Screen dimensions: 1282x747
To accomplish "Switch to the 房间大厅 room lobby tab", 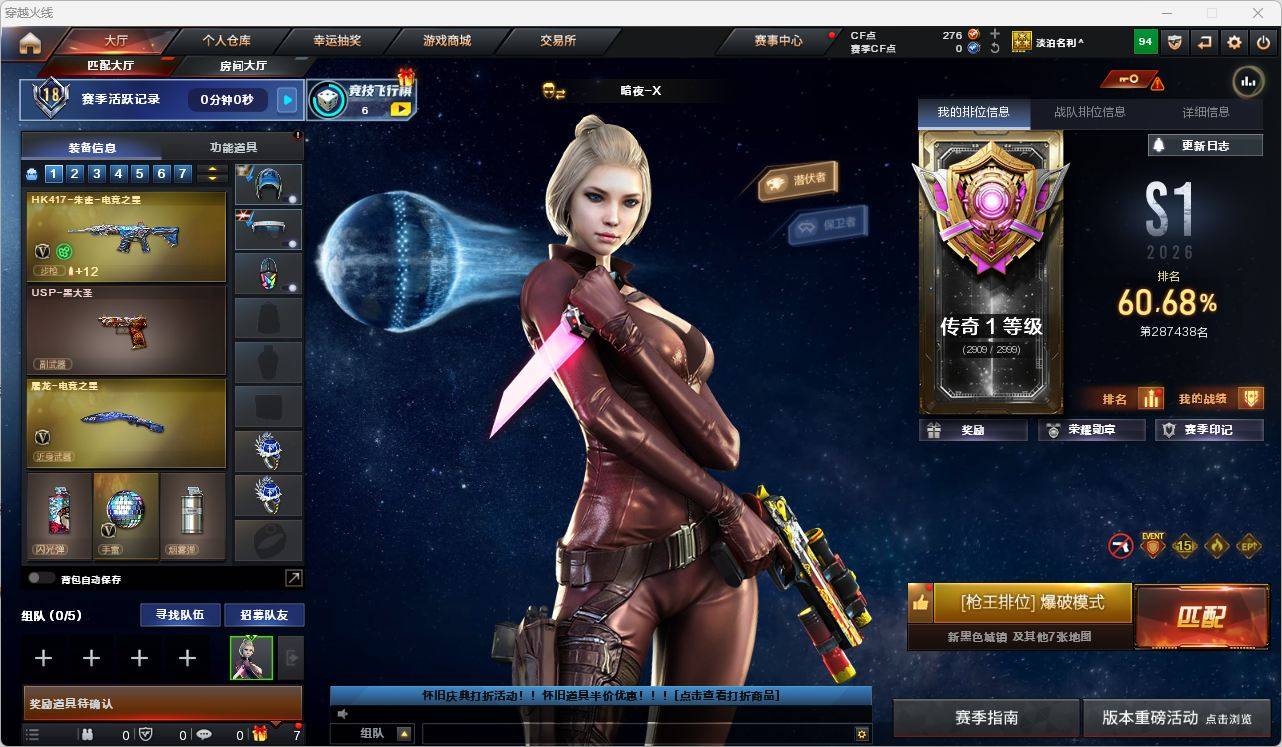I will coord(243,66).
